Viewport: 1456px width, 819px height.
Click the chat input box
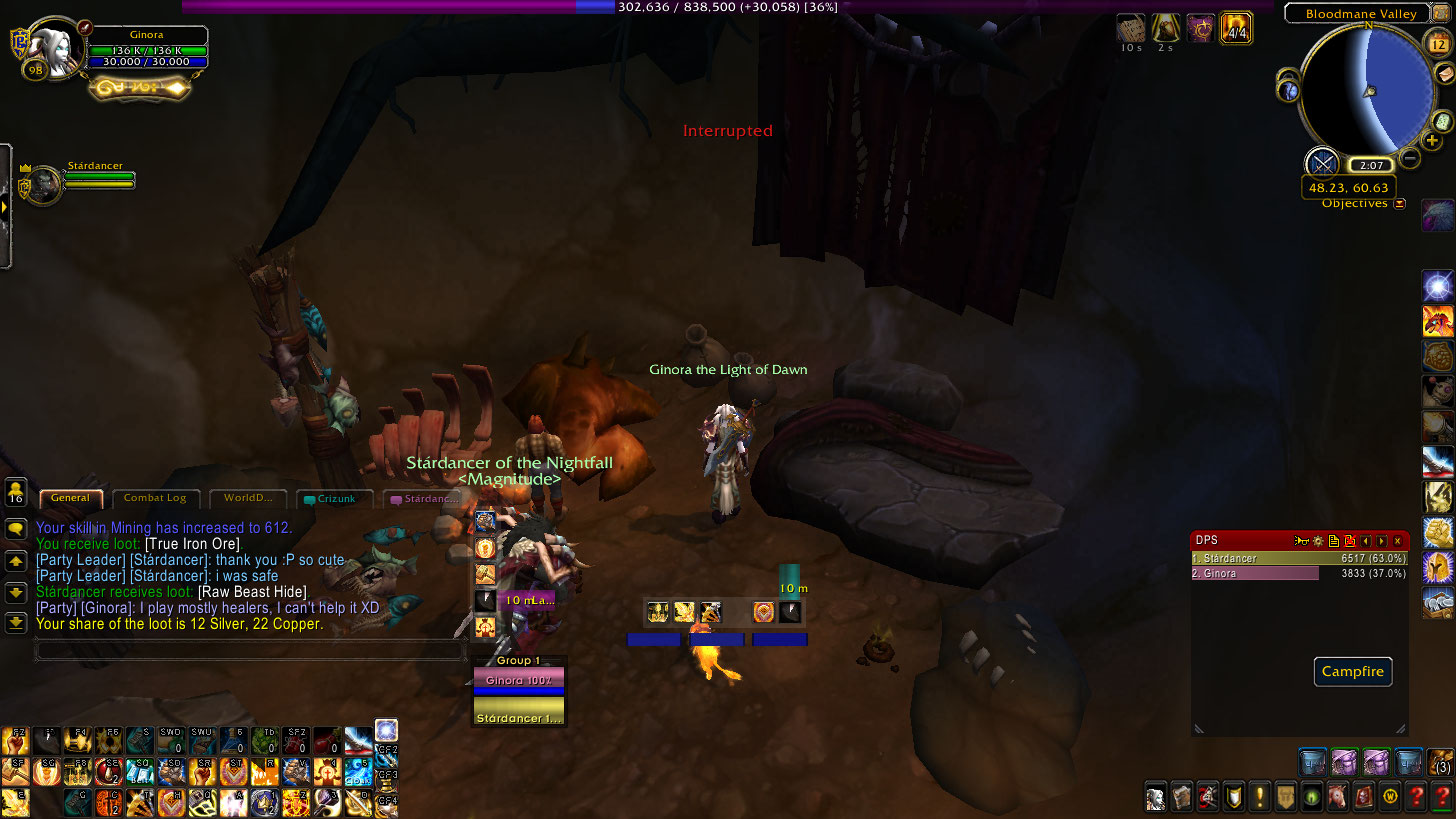250,651
